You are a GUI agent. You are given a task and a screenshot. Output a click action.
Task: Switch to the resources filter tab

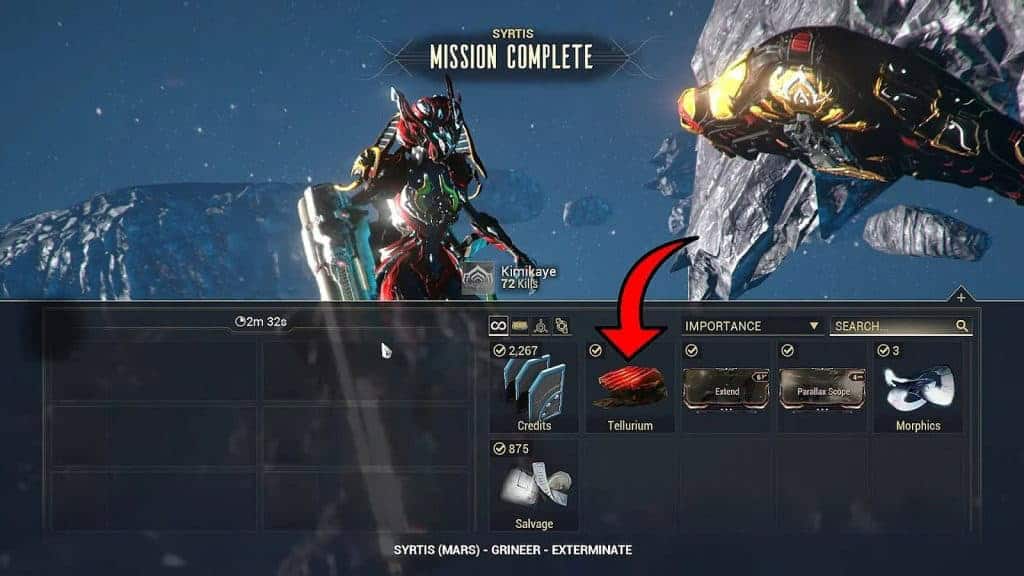click(x=541, y=326)
